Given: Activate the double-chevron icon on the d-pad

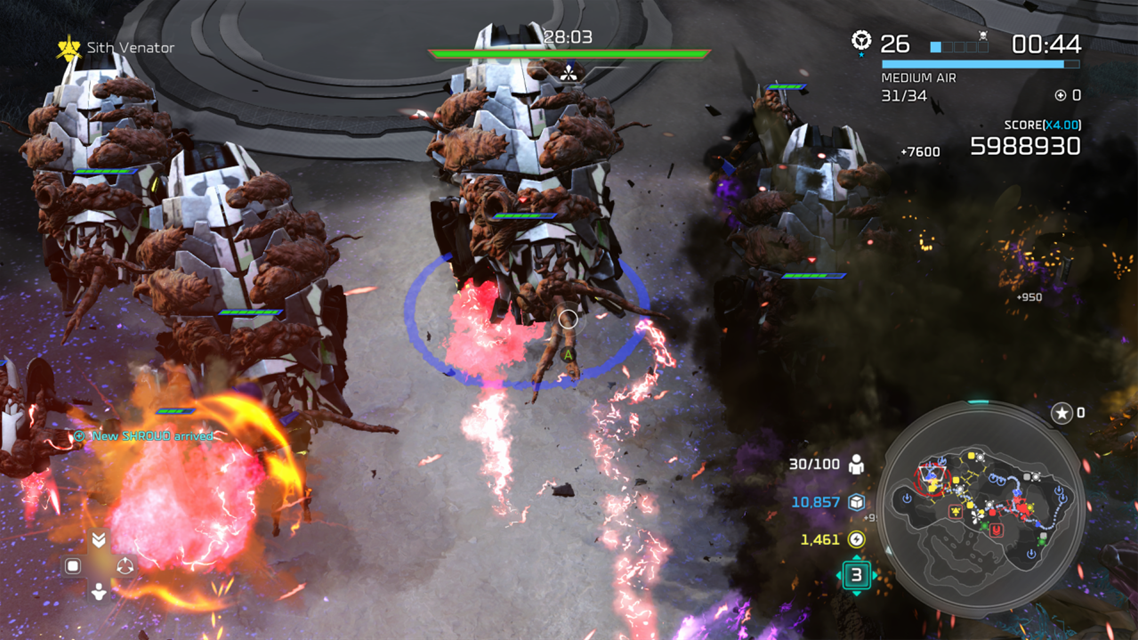Looking at the screenshot, I should (99, 540).
